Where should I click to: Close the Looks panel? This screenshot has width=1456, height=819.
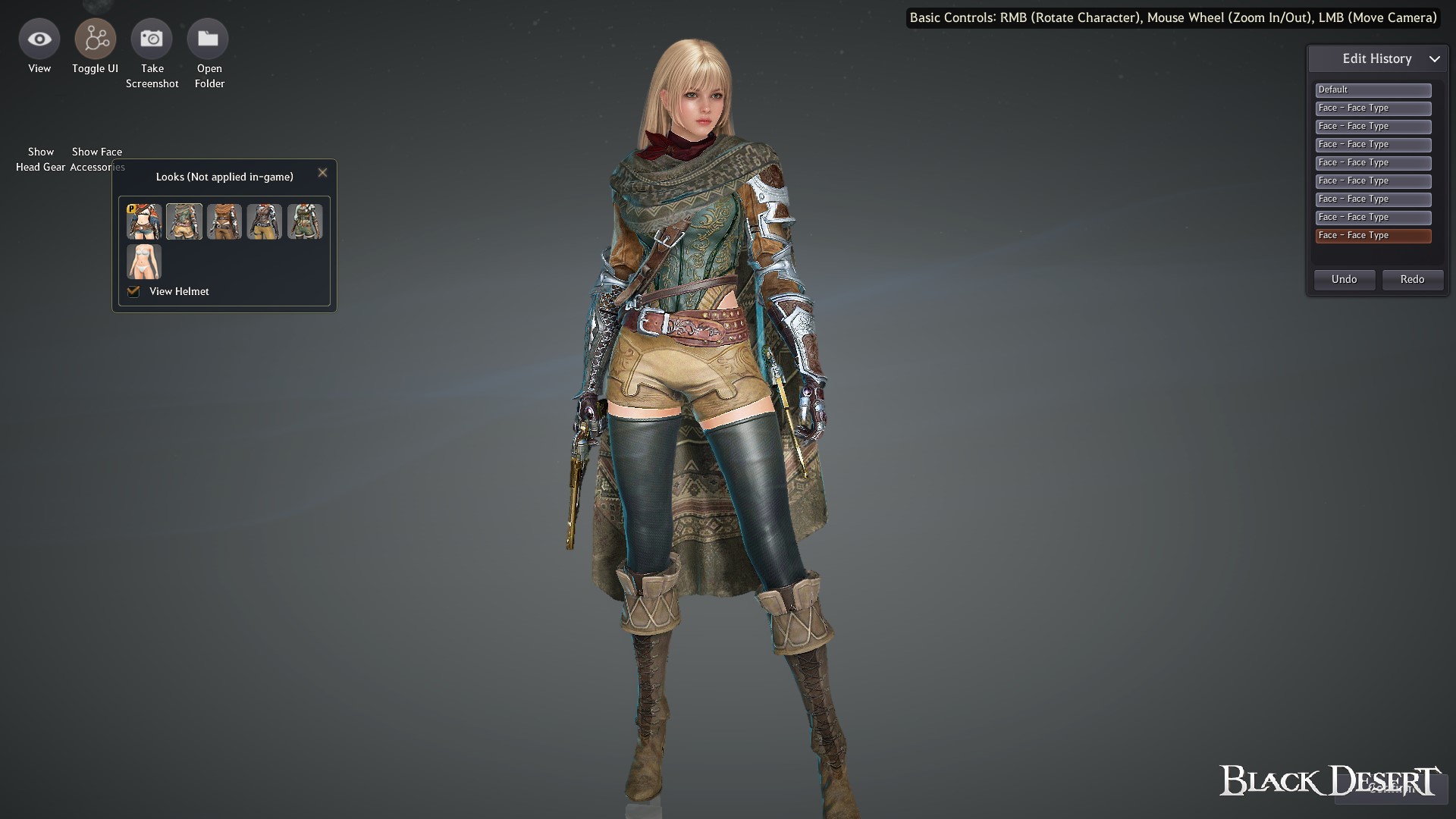click(x=322, y=172)
